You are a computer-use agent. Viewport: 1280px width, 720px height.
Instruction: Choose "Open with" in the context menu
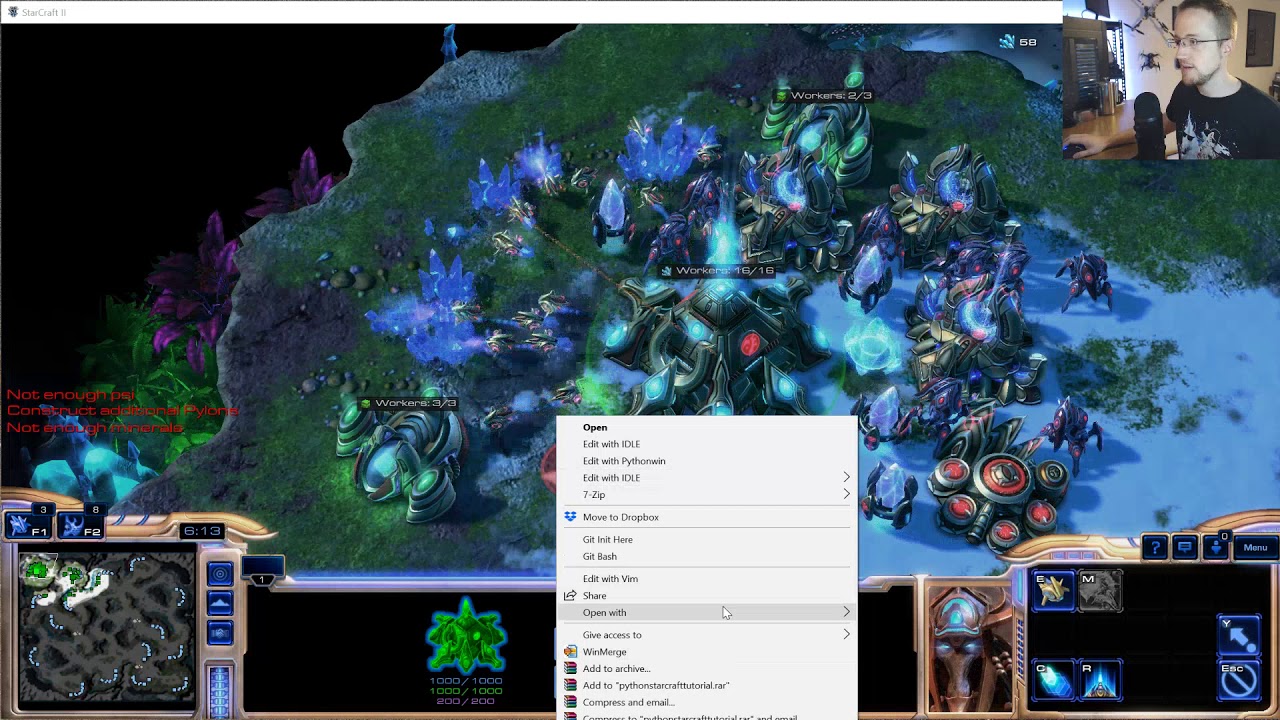click(604, 612)
